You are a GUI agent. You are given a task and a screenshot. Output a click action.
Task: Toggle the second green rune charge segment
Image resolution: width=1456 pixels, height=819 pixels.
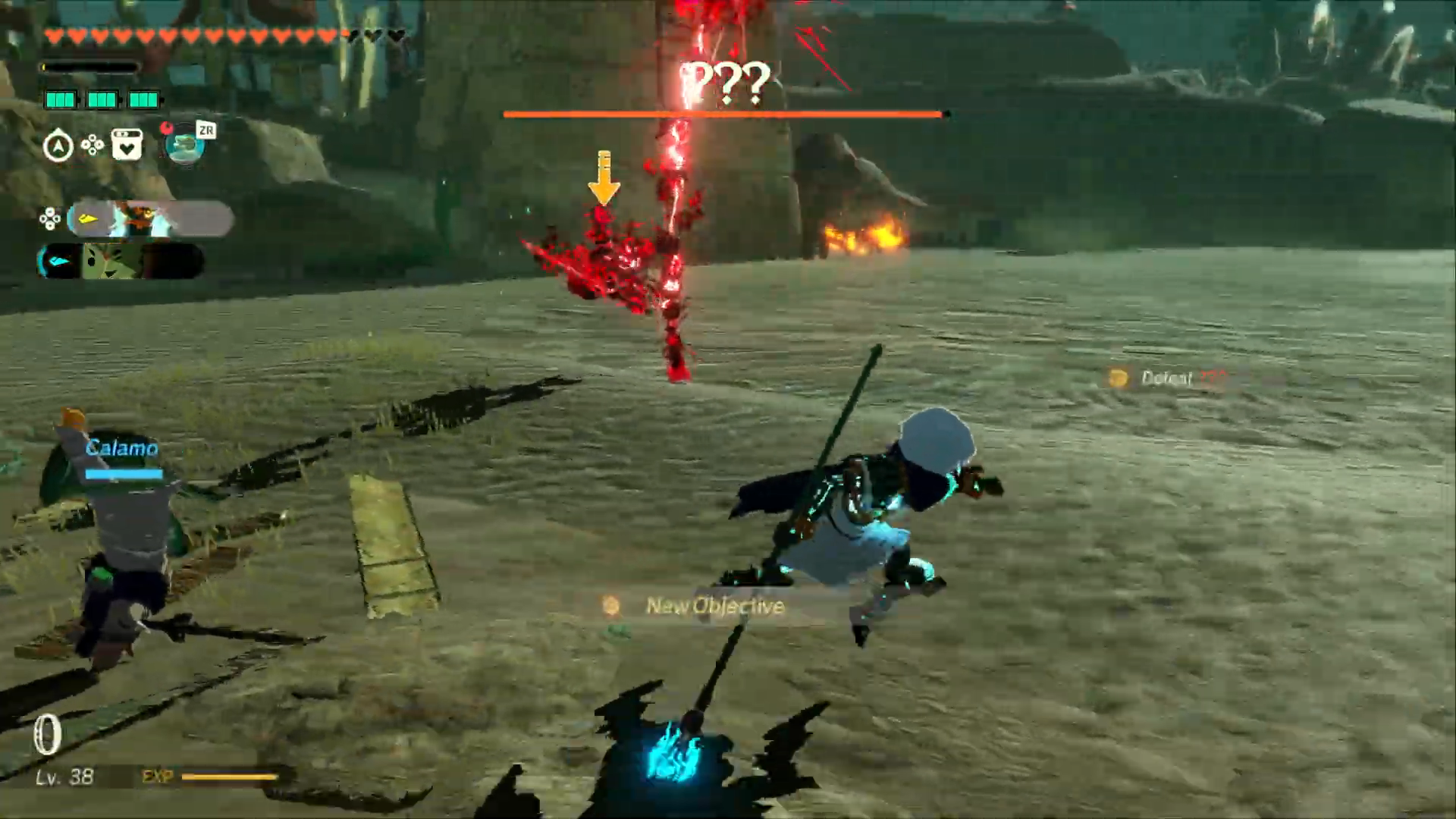(104, 99)
